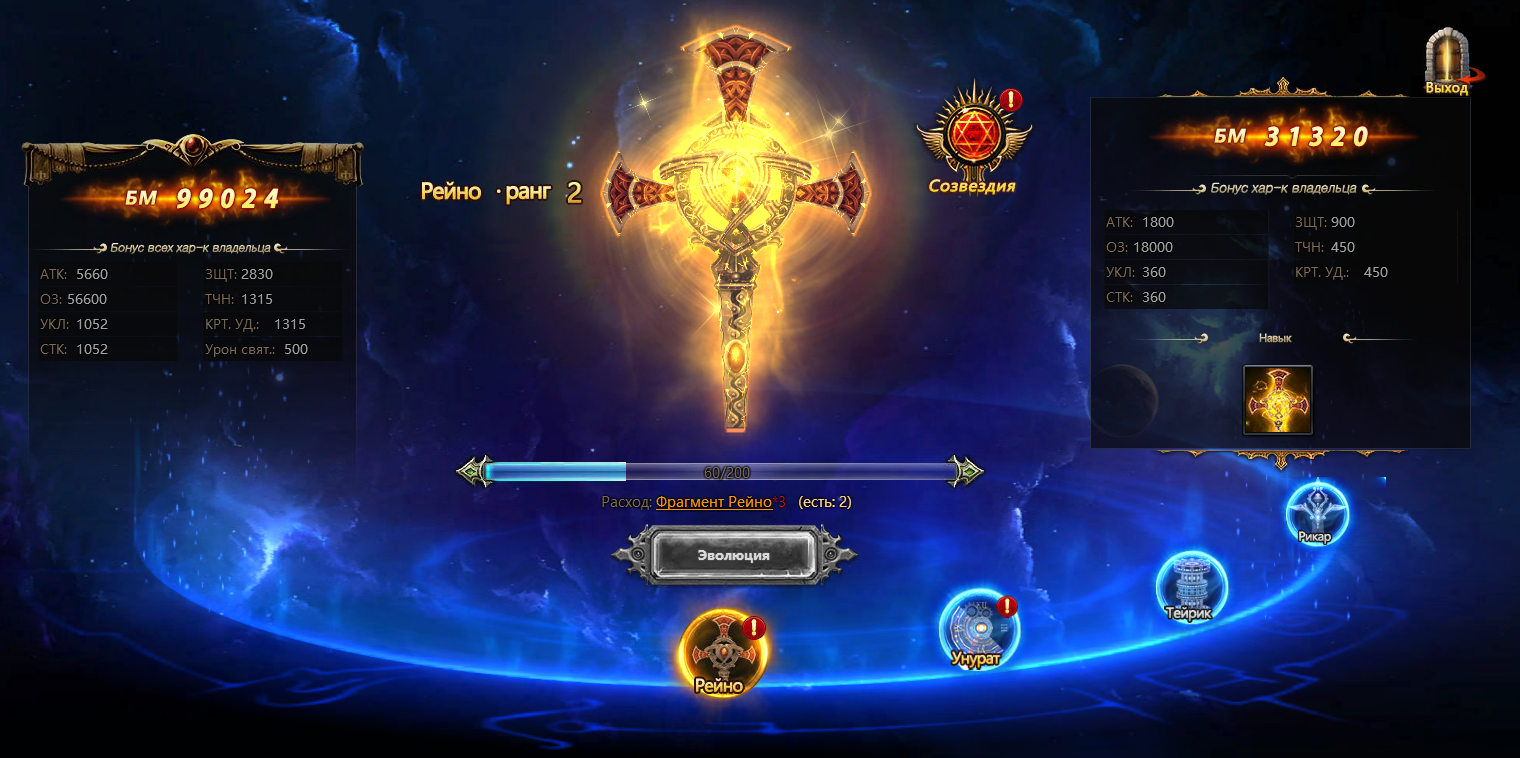This screenshot has height=758, width=1520.
Task: Select the Рейно artifact orb
Action: click(722, 651)
